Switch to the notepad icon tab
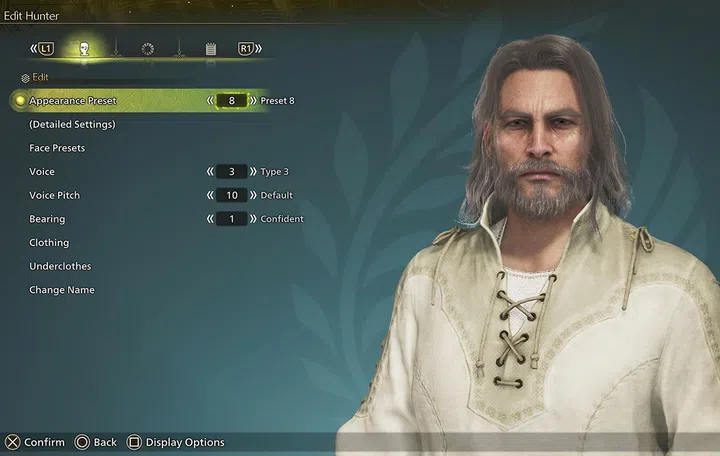Image resolution: width=720 pixels, height=456 pixels. (x=211, y=48)
